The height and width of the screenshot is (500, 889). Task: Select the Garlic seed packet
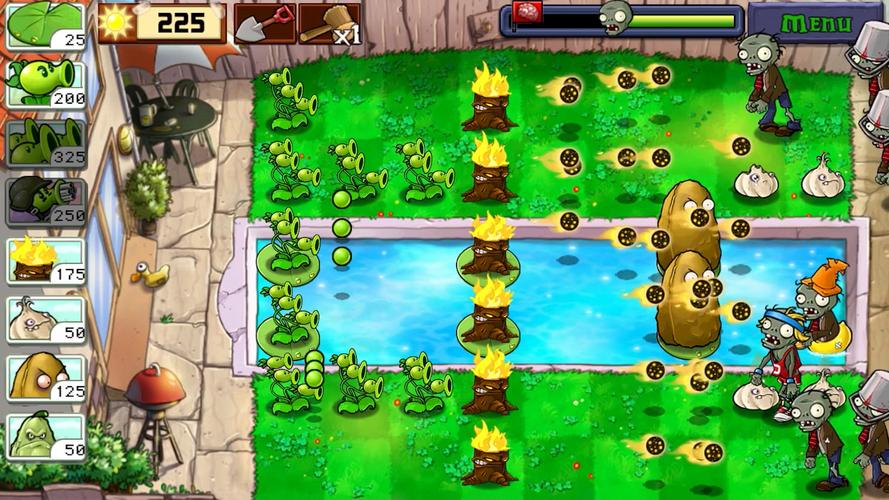pyautogui.click(x=46, y=319)
